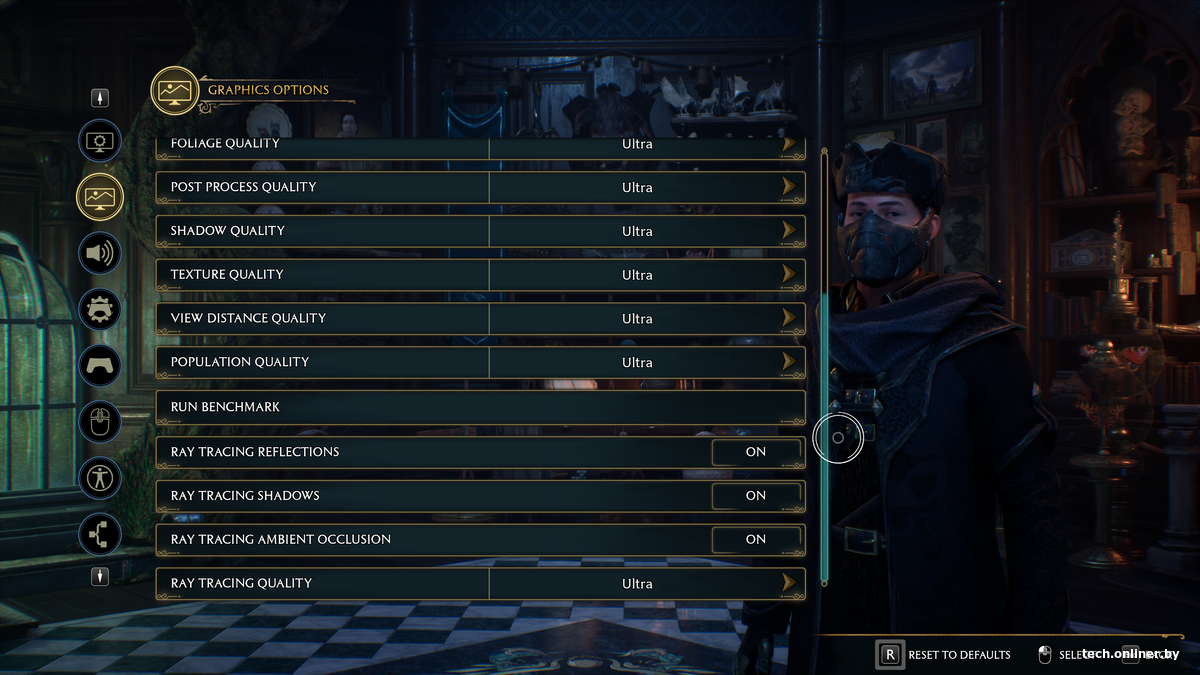This screenshot has height=675, width=1200.
Task: Change Ray Tracing Quality with right arrow
Action: point(790,583)
